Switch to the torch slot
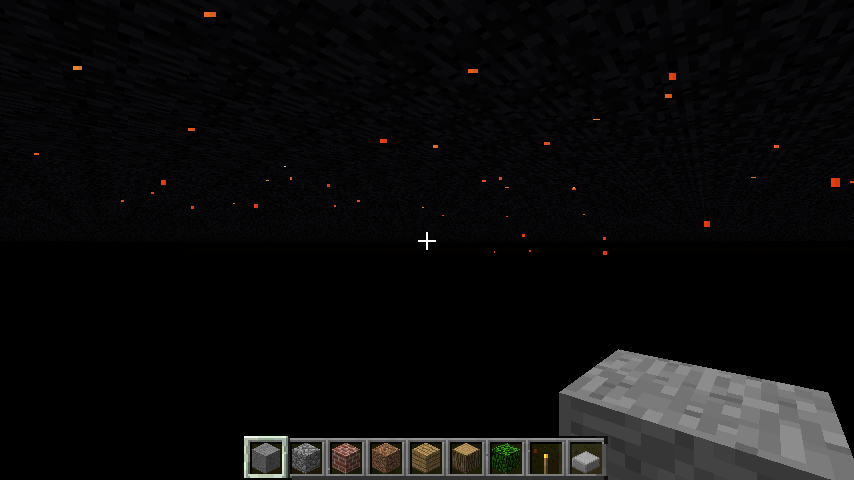854x480 pixels. point(546,458)
